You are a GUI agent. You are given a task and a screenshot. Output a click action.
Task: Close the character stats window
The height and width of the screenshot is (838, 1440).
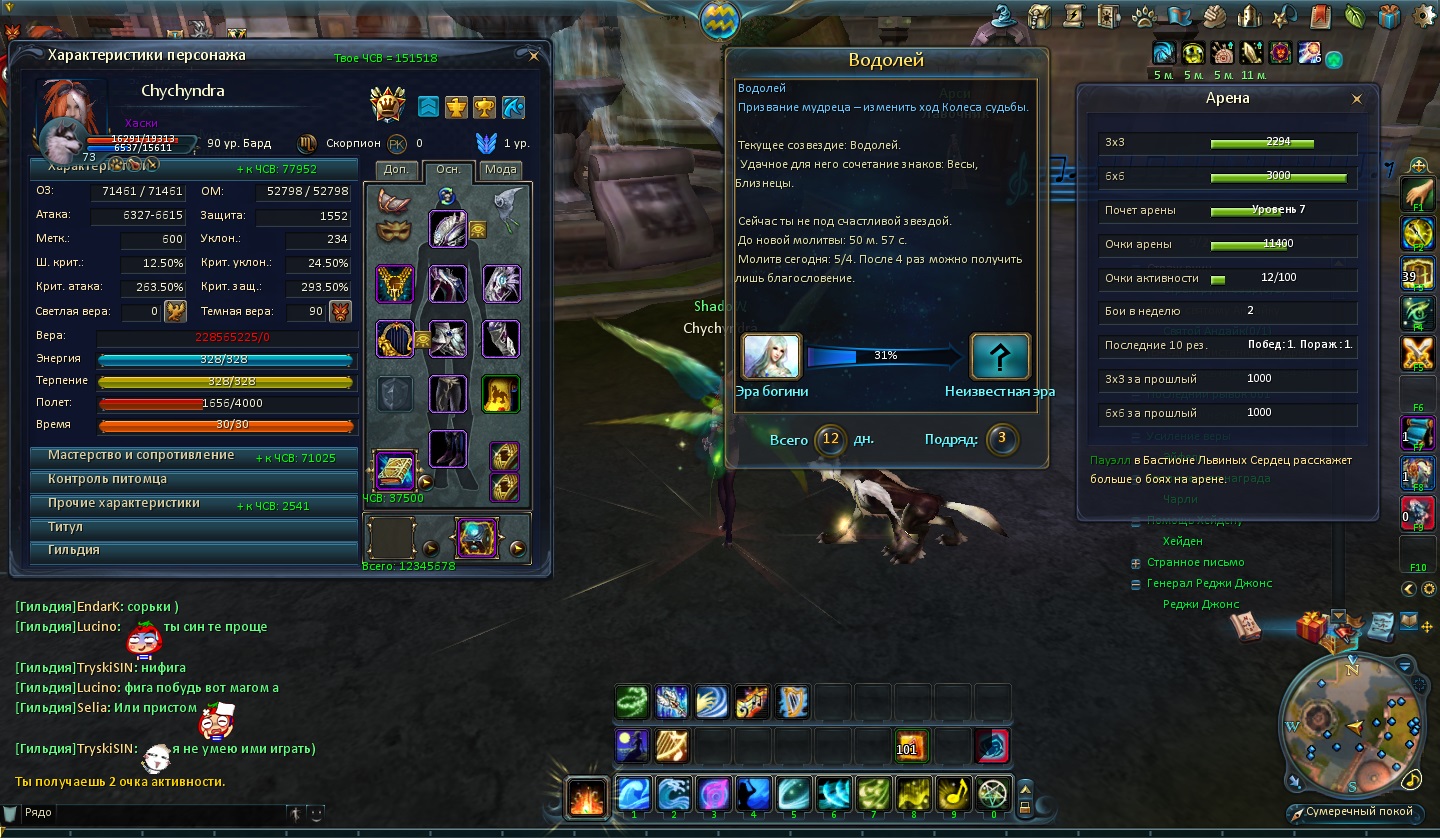pyautogui.click(x=534, y=56)
